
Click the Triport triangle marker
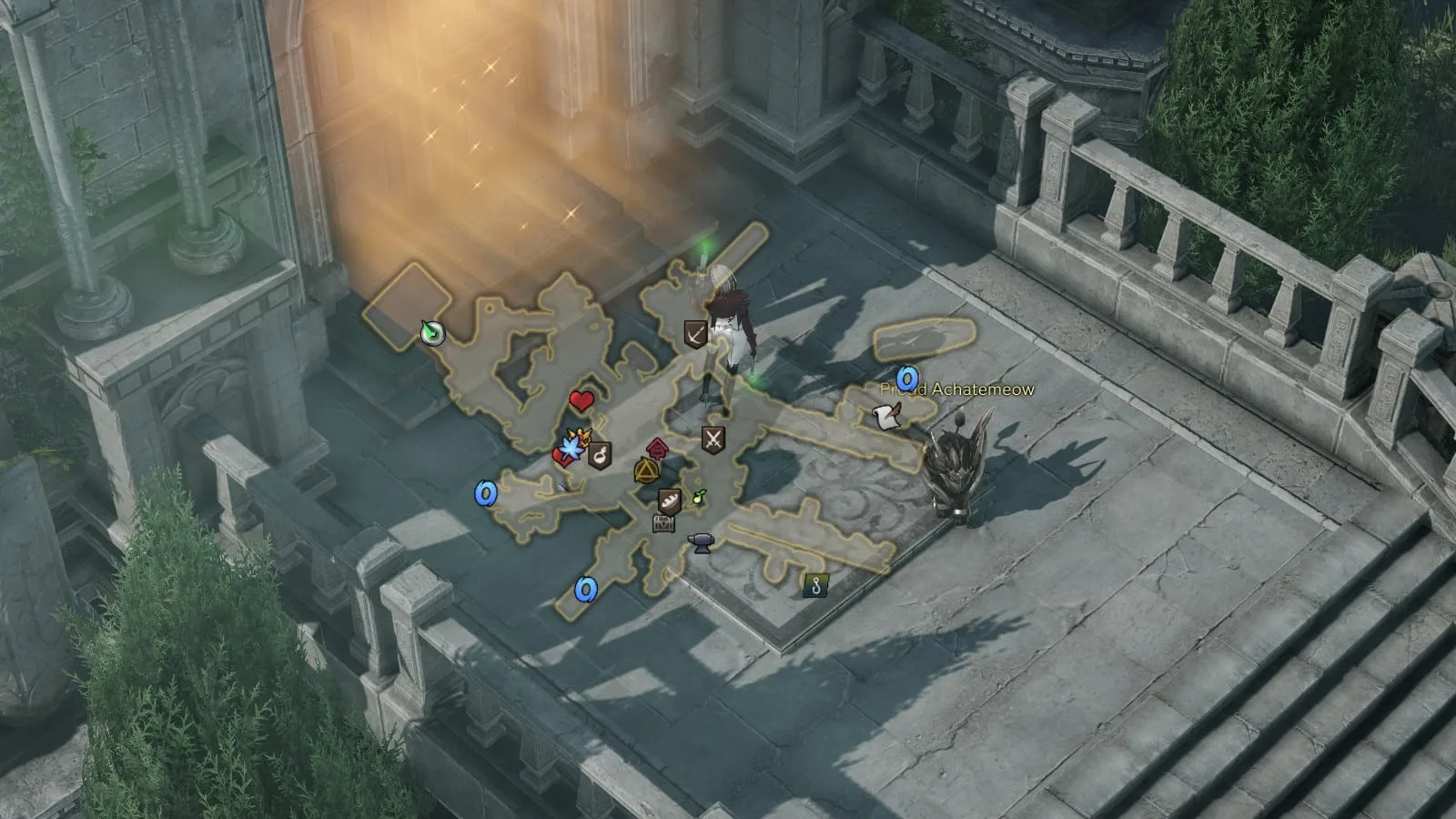[x=646, y=471]
